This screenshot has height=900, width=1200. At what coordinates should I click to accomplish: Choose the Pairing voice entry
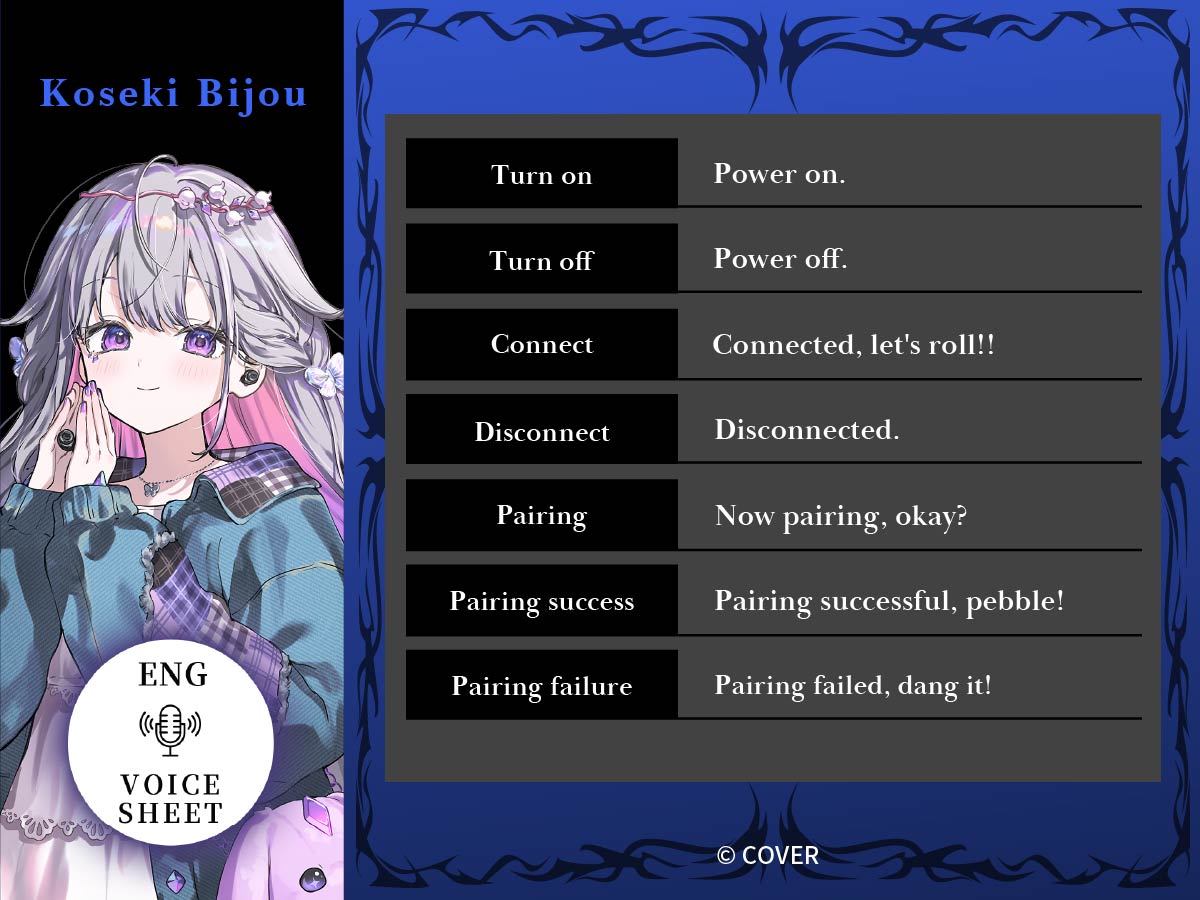542,516
